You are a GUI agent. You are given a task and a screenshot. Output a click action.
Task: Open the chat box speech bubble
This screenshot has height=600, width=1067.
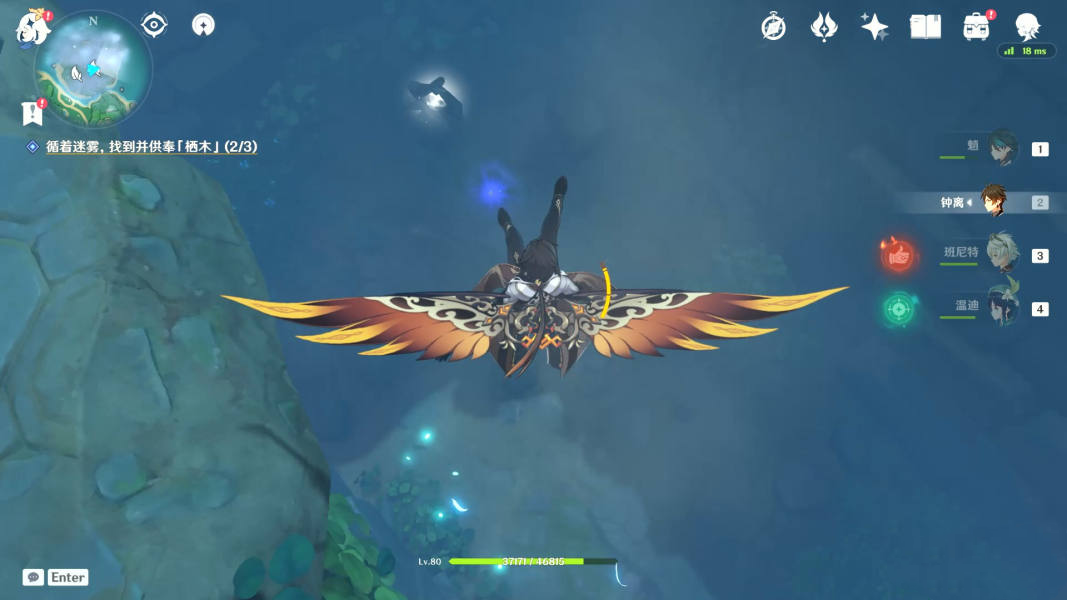click(33, 577)
